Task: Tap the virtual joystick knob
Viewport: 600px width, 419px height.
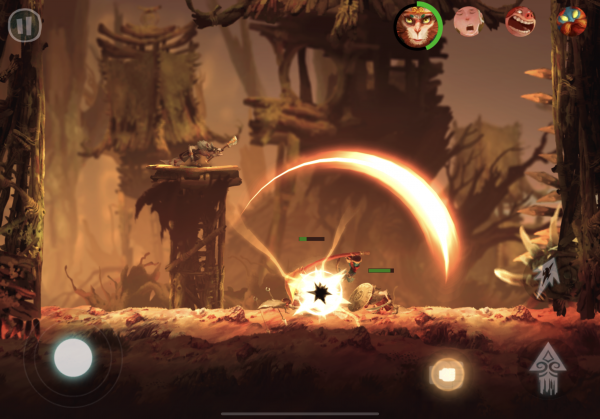Action: click(73, 357)
